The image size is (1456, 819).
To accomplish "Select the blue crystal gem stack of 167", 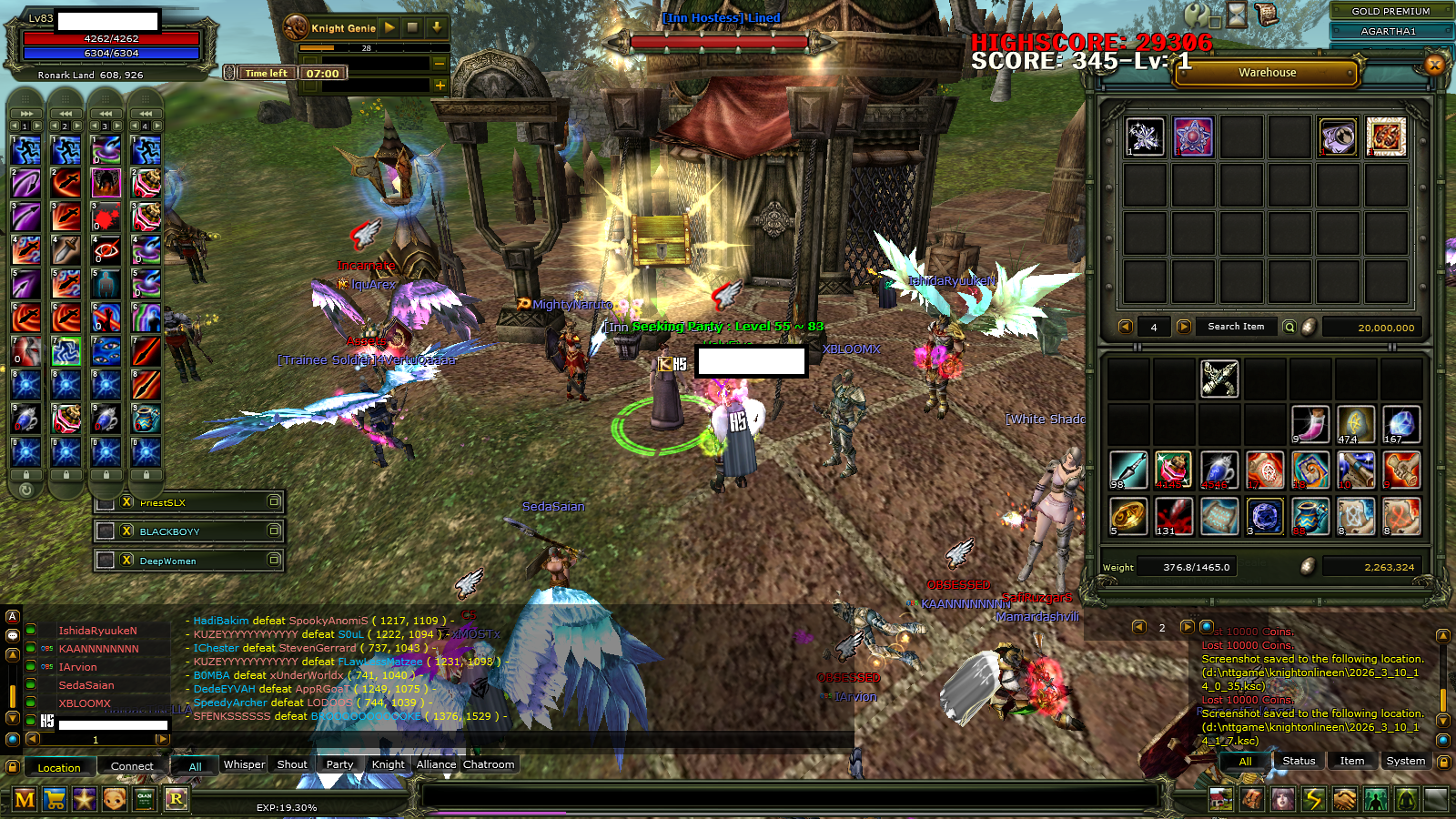I will pos(1401,425).
